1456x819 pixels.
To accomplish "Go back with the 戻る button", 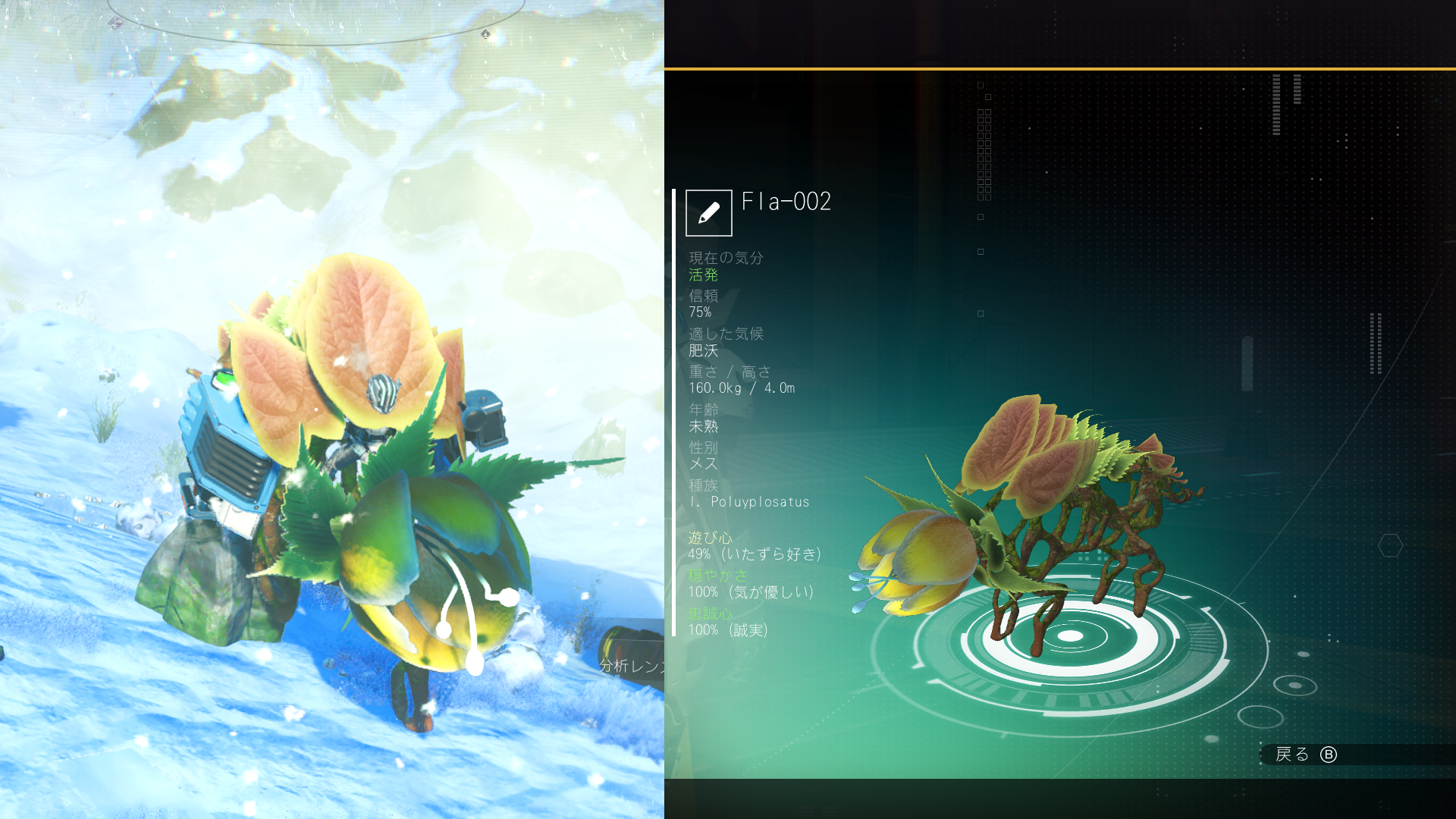I will coord(1306,755).
